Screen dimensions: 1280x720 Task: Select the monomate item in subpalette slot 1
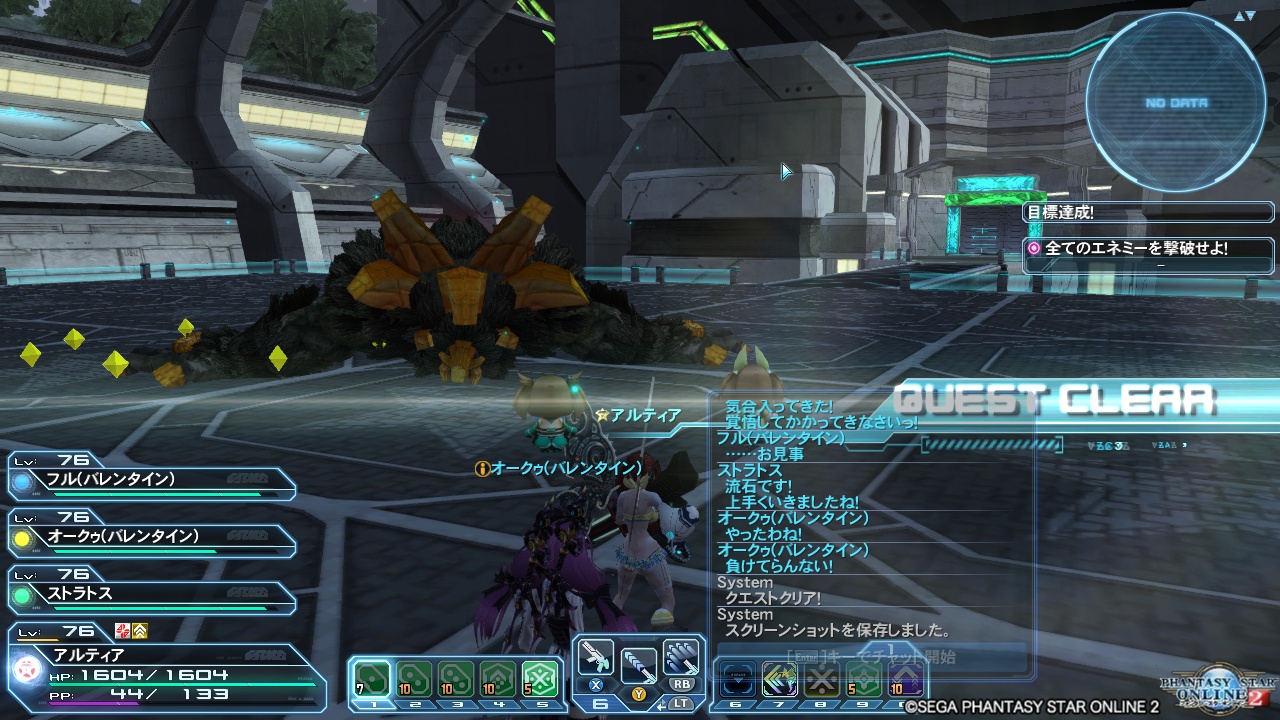pos(373,677)
